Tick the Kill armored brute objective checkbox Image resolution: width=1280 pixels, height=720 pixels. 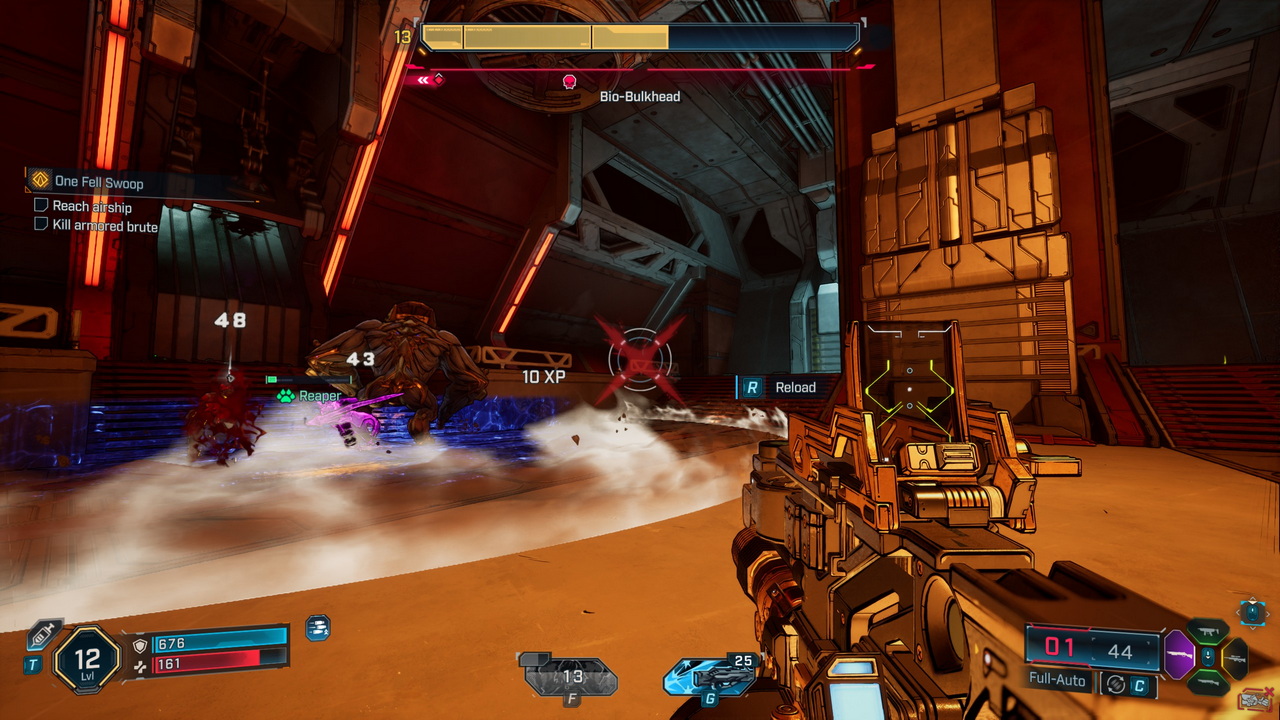point(41,225)
